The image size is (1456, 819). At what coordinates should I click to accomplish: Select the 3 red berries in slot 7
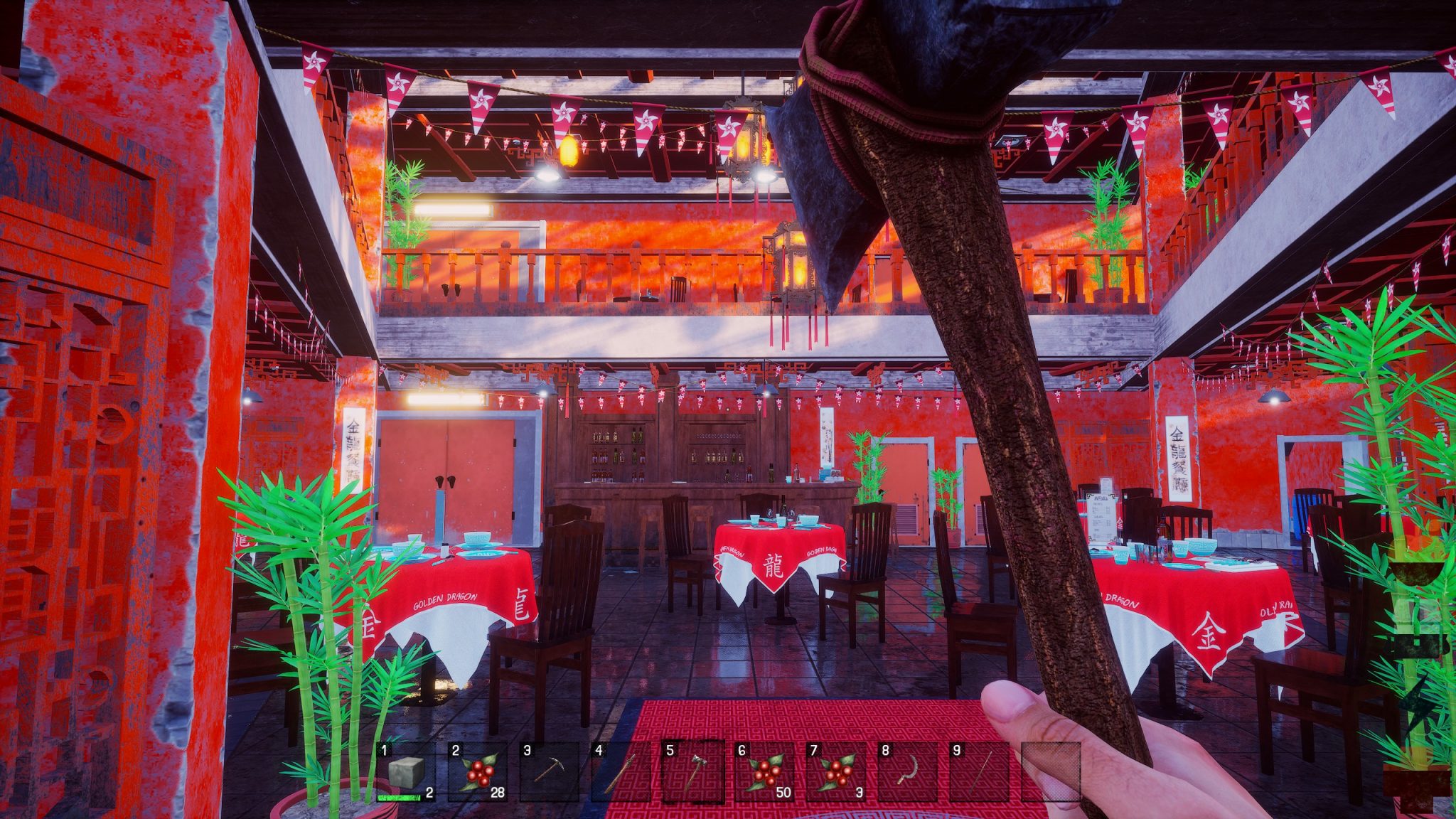(836, 772)
